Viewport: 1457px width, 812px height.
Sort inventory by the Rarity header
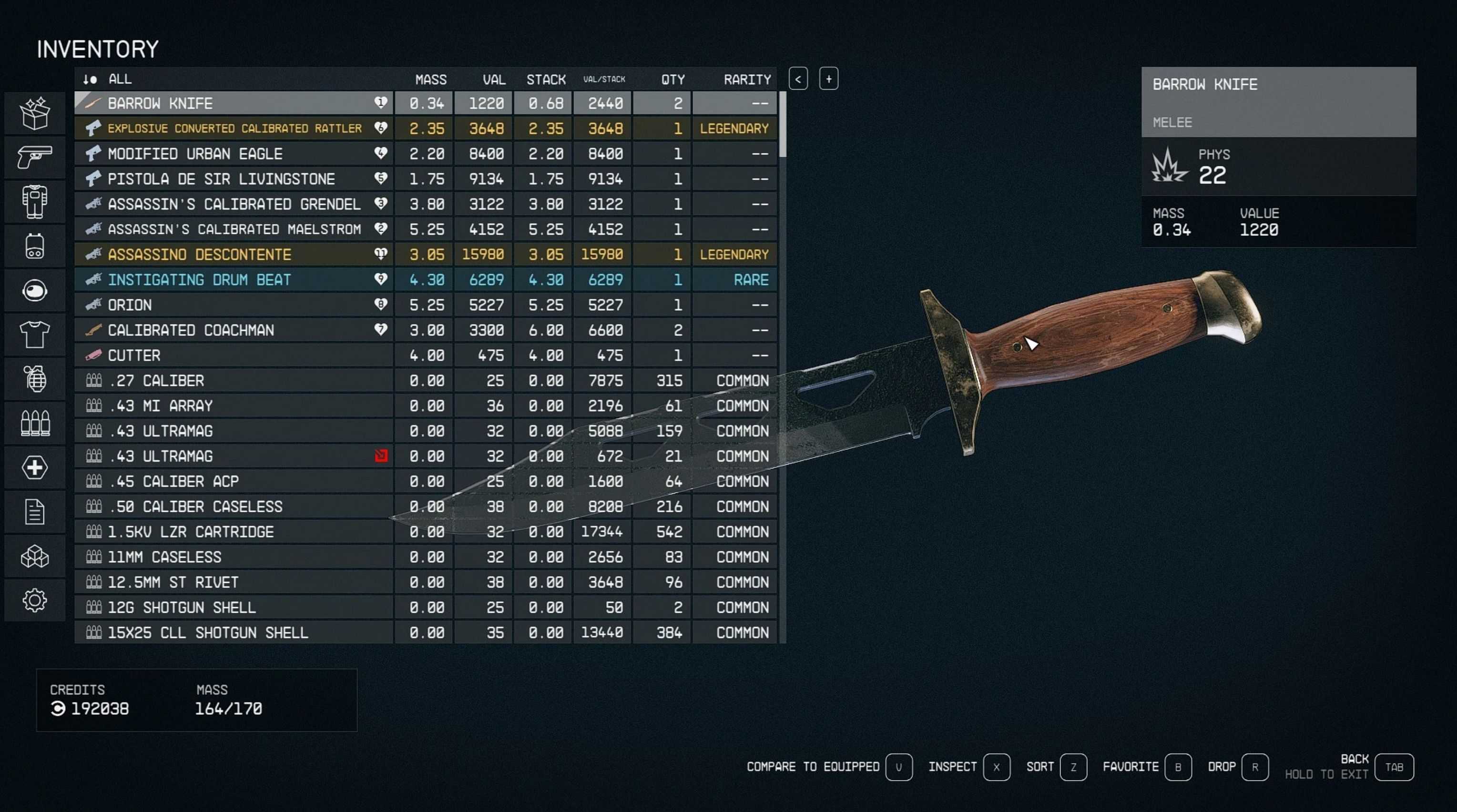pyautogui.click(x=747, y=80)
